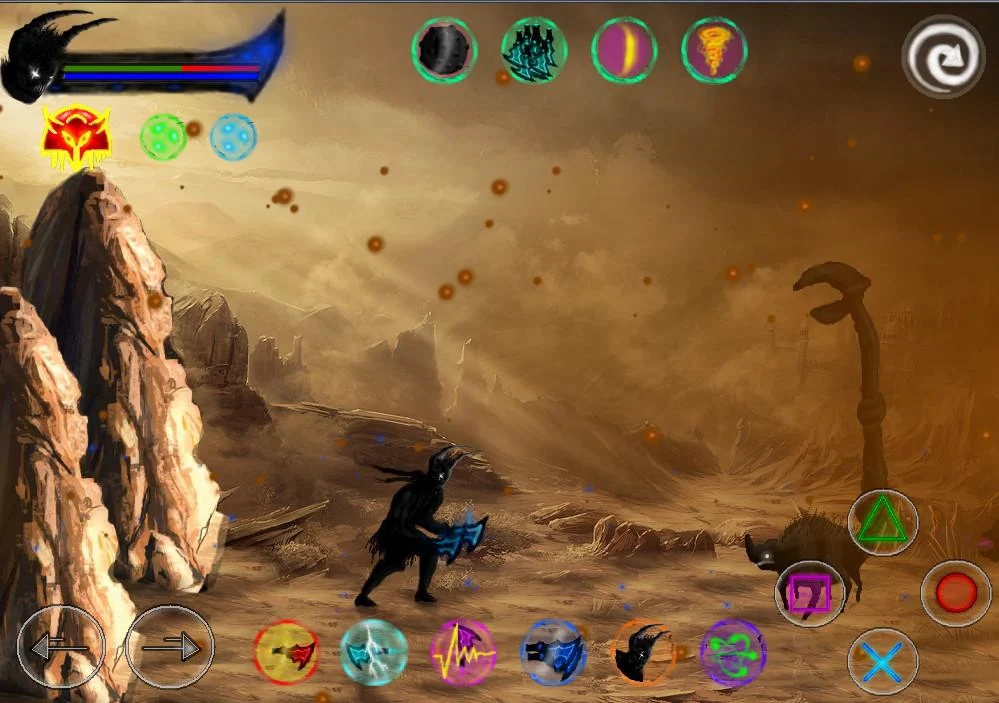Trigger the yellow pulse wave skill on magenta orb

pos(463,652)
